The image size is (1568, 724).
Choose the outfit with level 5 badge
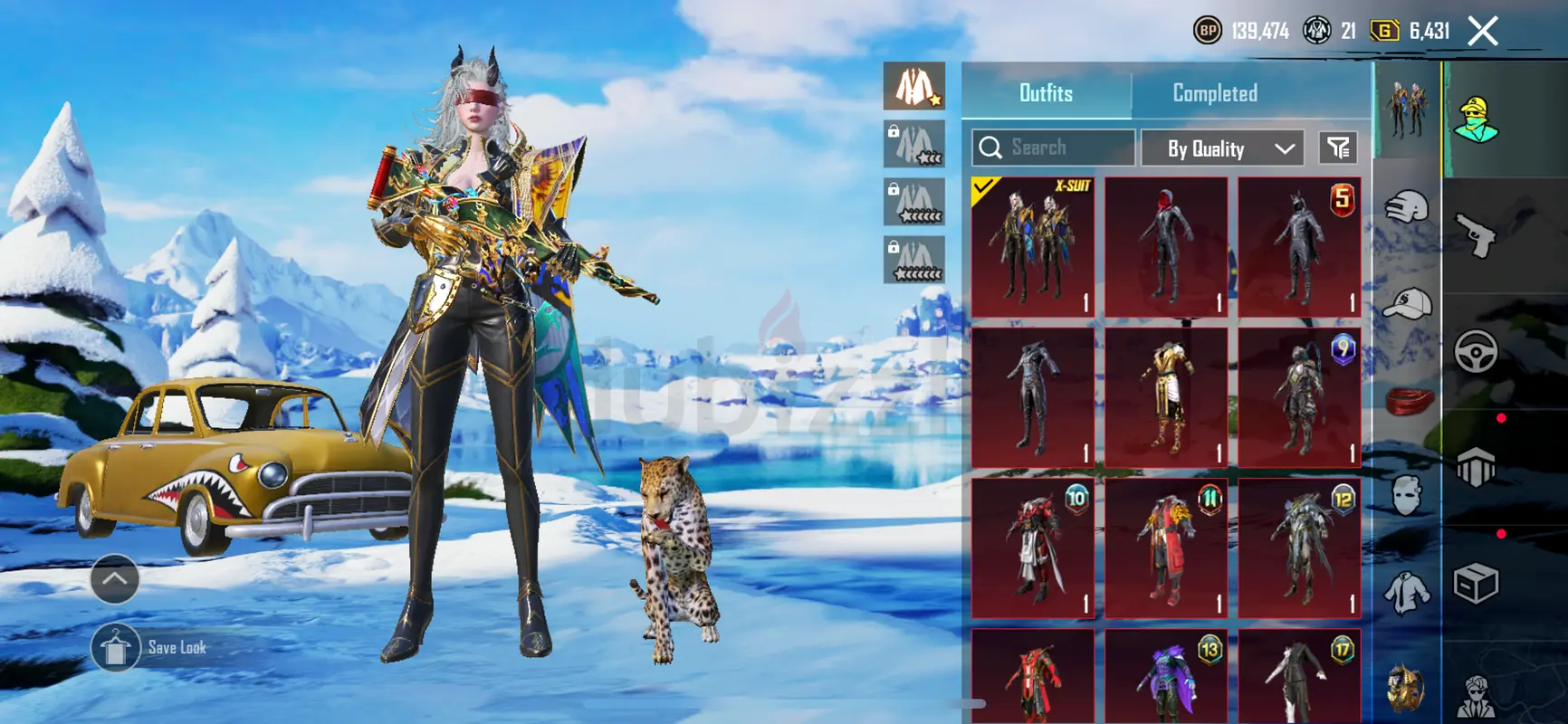click(1299, 247)
